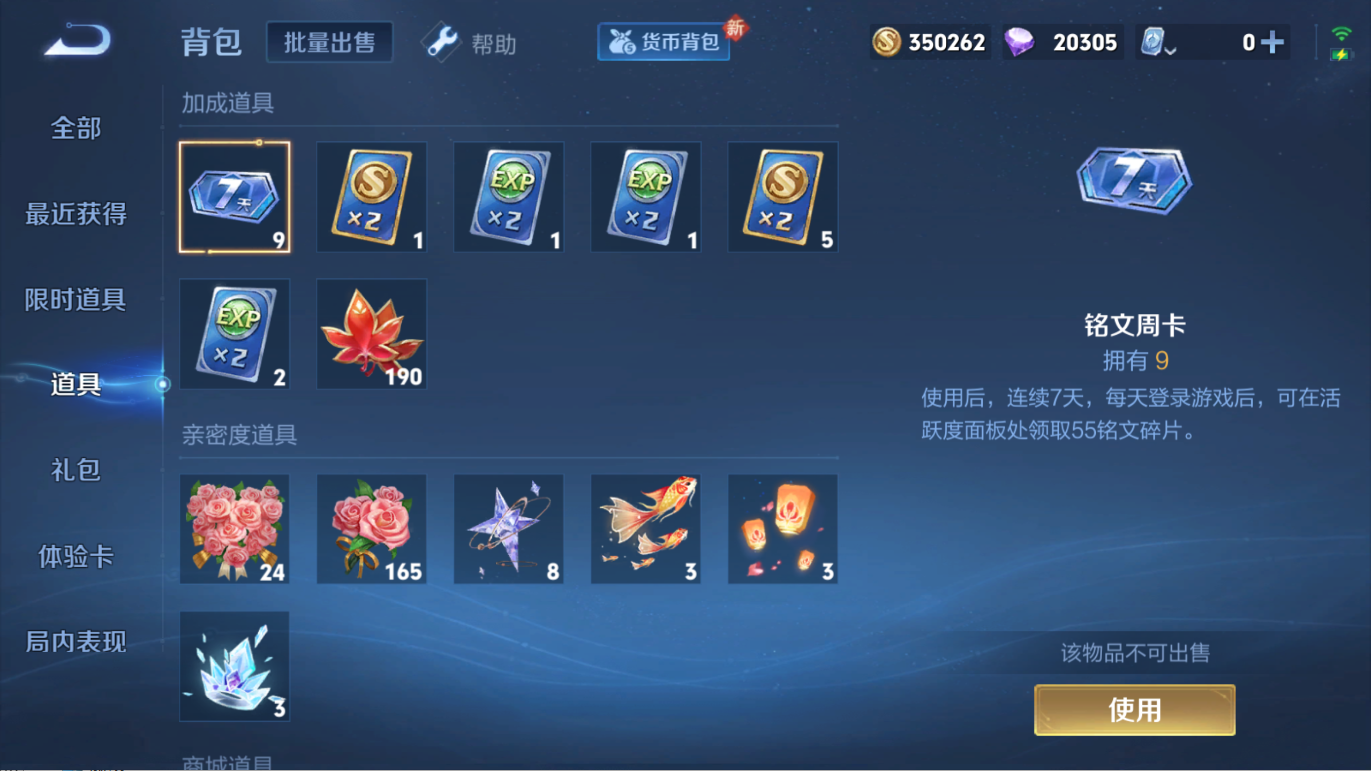
Task: Open the 限时道具 category
Action: pyautogui.click(x=76, y=299)
